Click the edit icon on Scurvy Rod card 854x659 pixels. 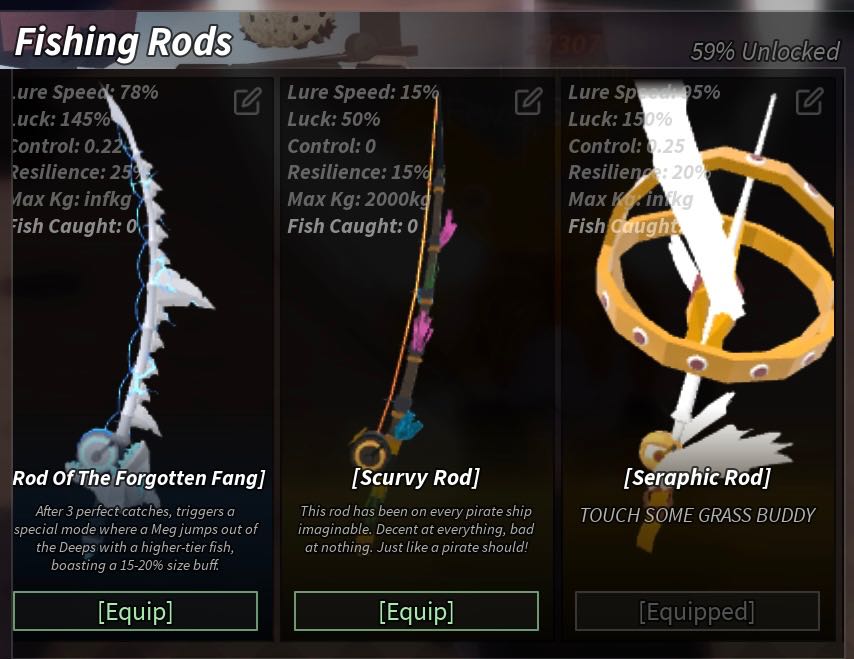click(528, 101)
